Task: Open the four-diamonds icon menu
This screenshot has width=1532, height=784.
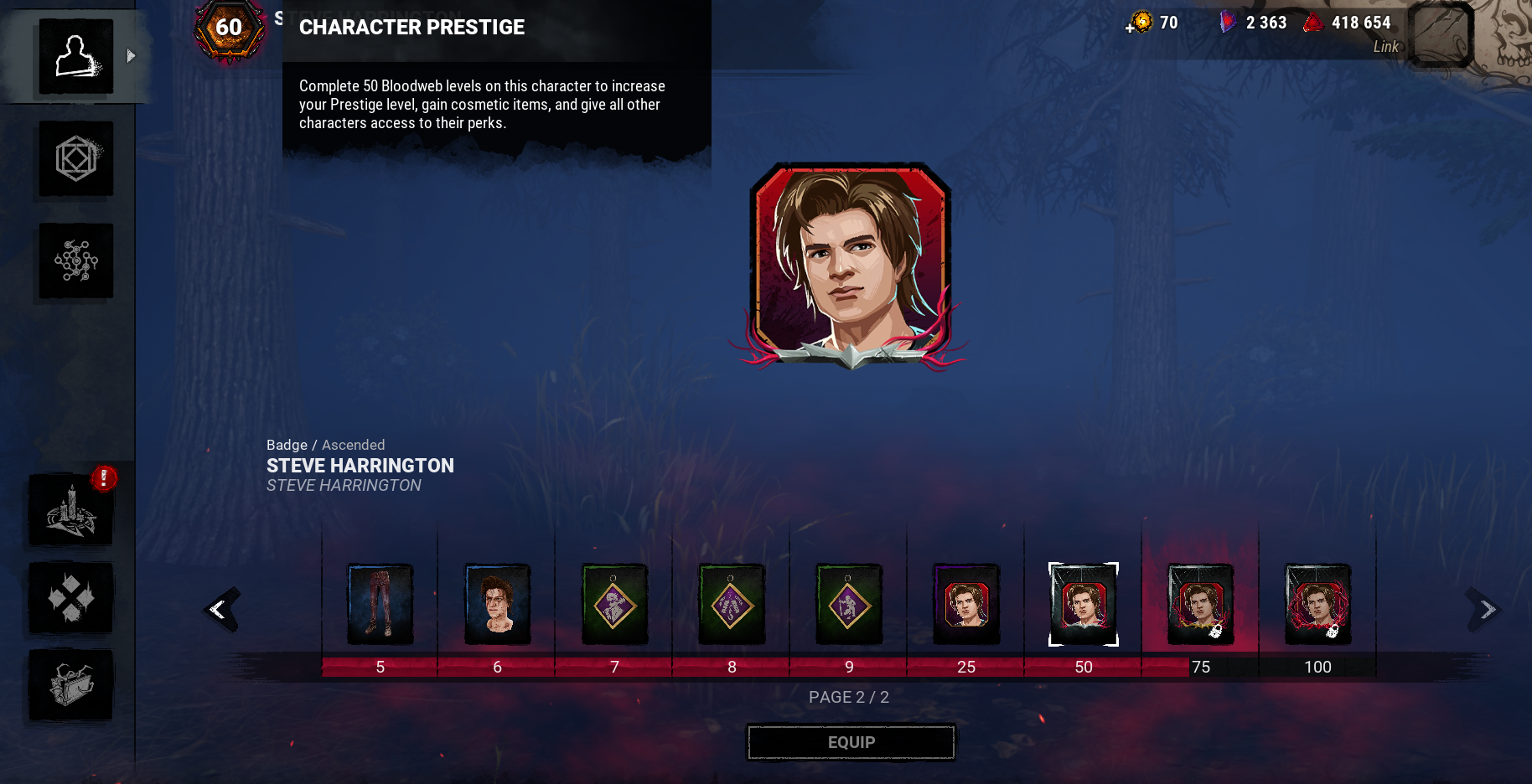Action: tap(72, 598)
